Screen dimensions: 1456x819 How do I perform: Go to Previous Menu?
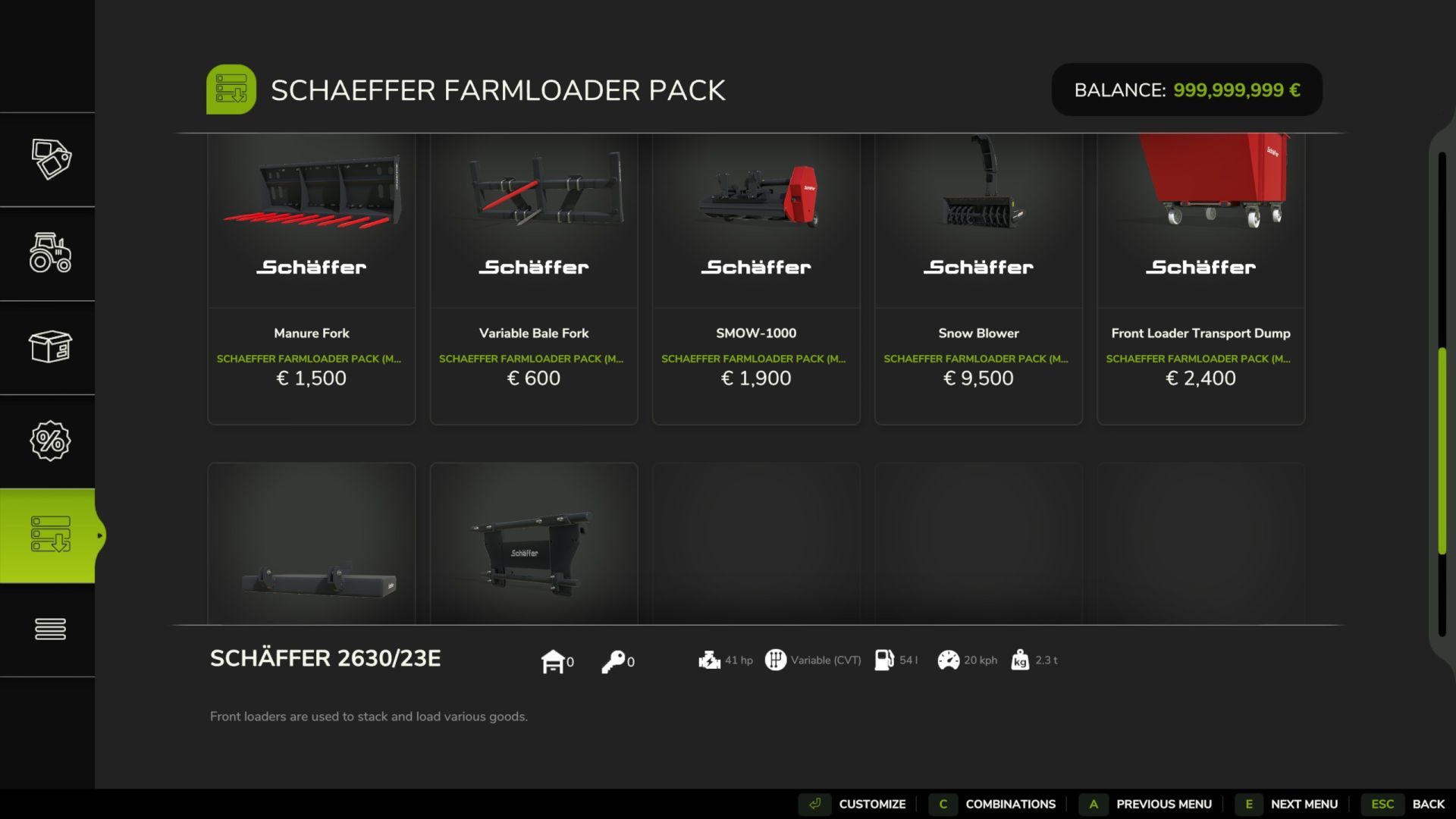(1165, 804)
